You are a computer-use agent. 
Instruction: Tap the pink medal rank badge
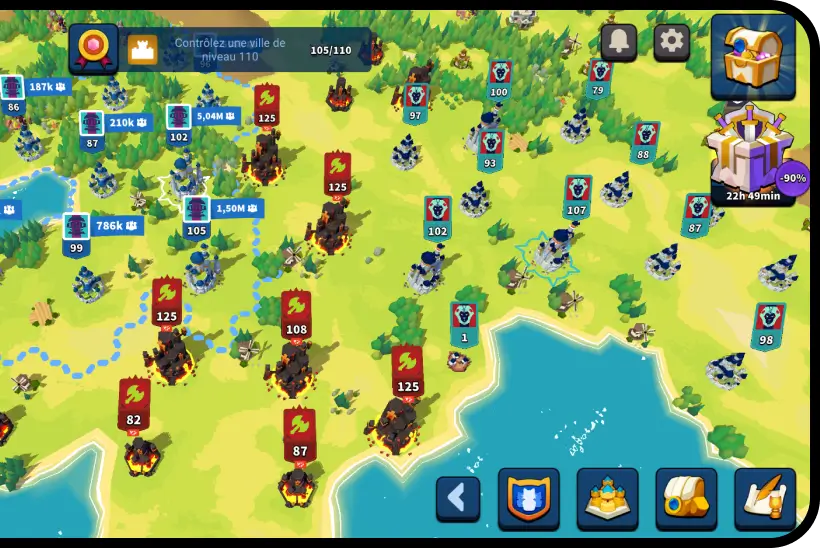click(93, 47)
